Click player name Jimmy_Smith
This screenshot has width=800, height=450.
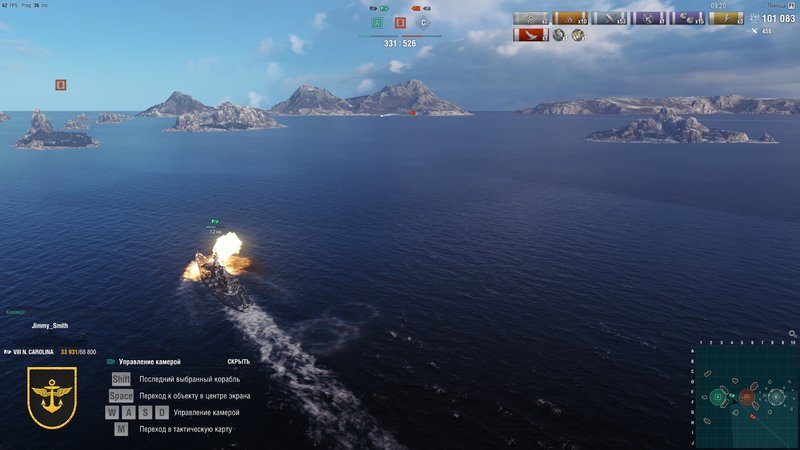(x=49, y=326)
